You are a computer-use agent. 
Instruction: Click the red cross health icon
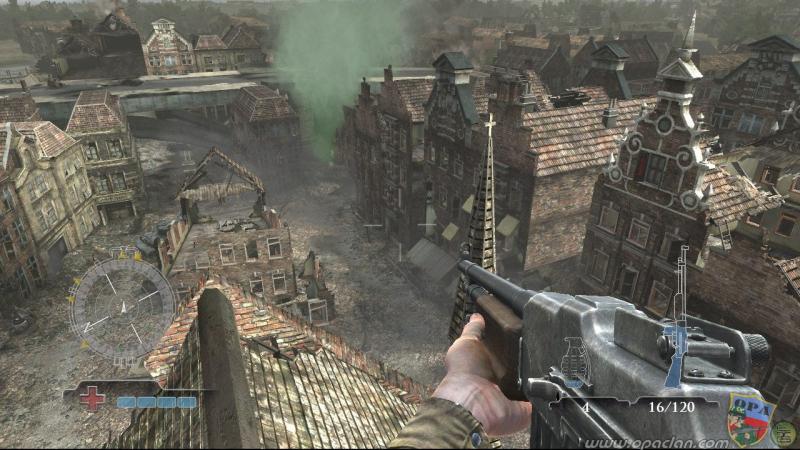click(92, 399)
